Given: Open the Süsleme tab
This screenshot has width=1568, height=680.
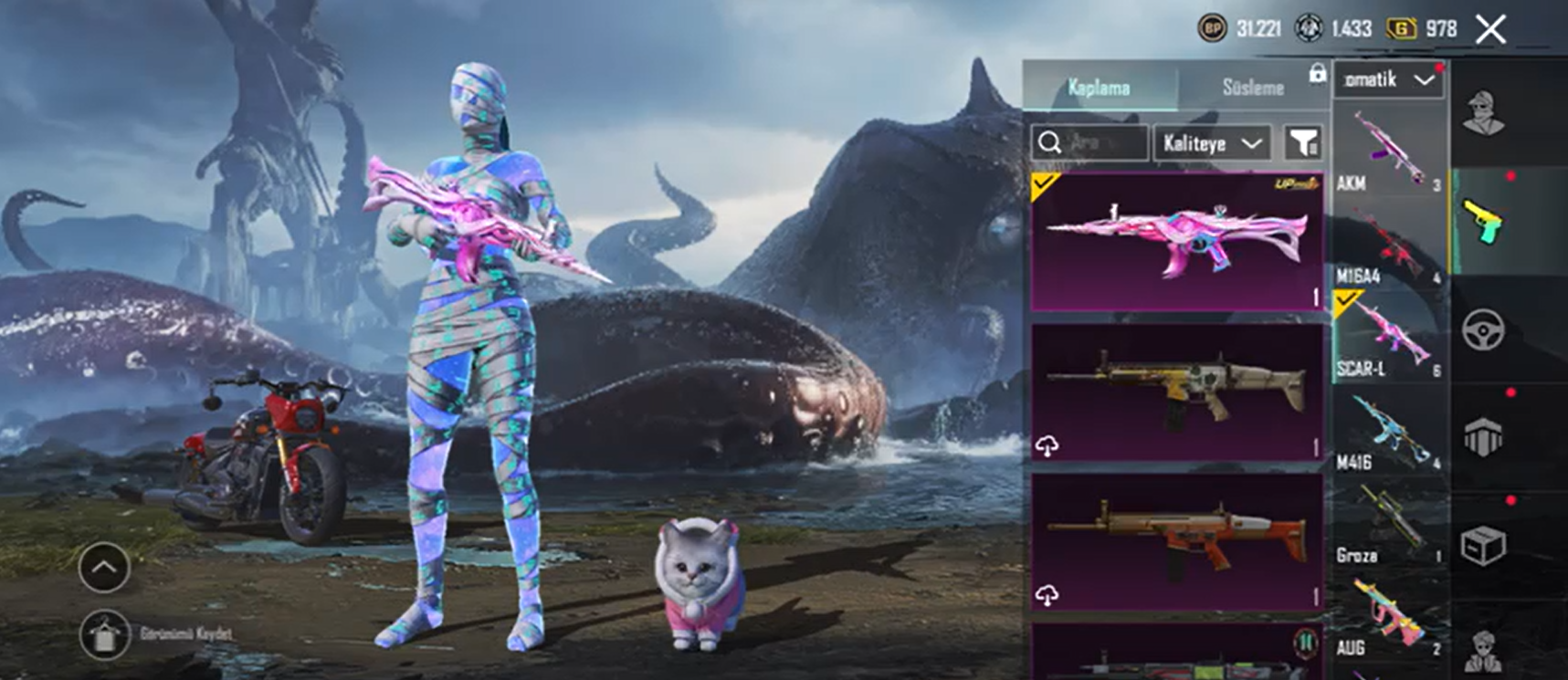Looking at the screenshot, I should tap(1253, 88).
